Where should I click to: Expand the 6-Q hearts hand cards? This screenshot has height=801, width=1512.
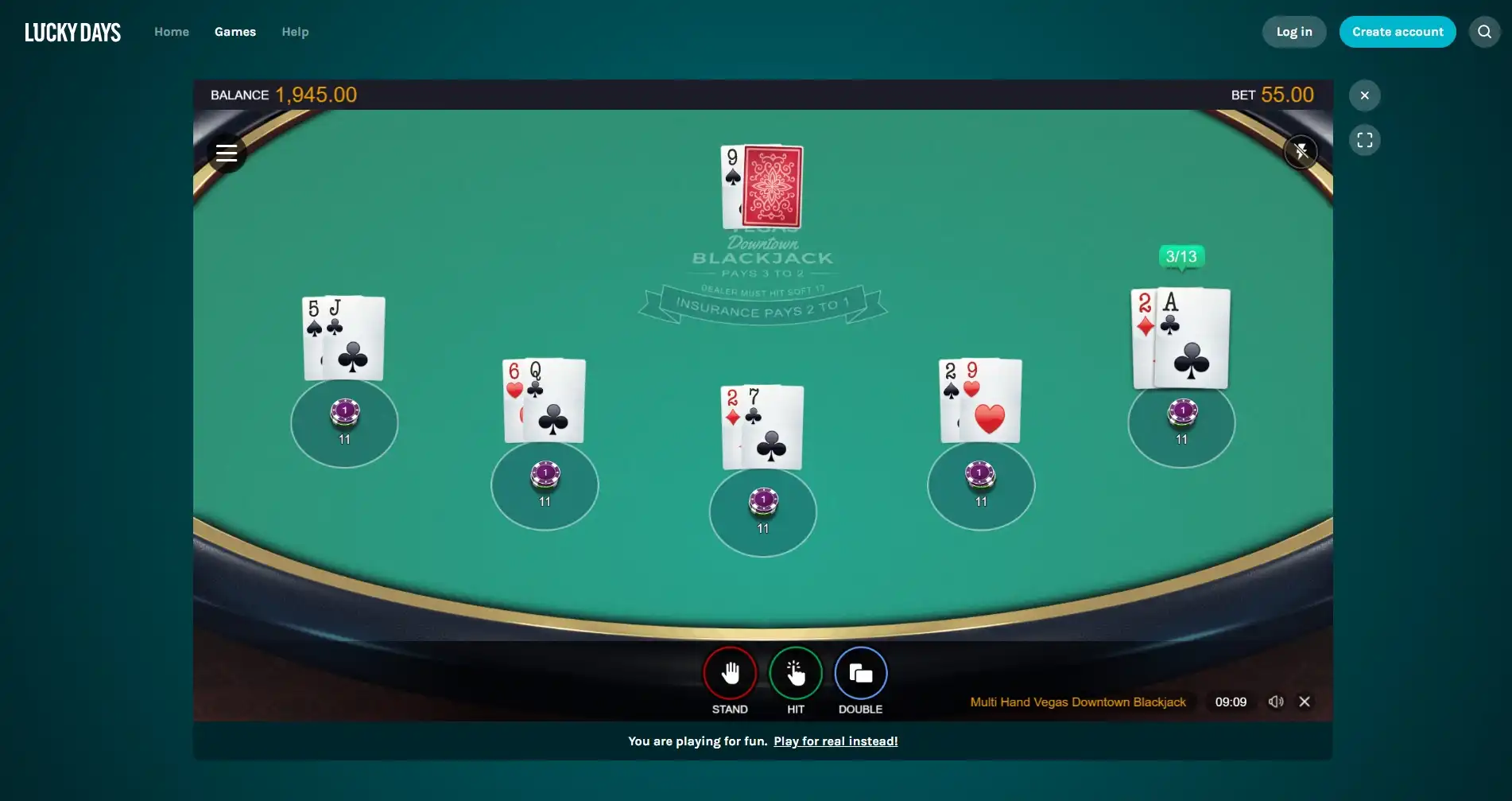coord(544,402)
